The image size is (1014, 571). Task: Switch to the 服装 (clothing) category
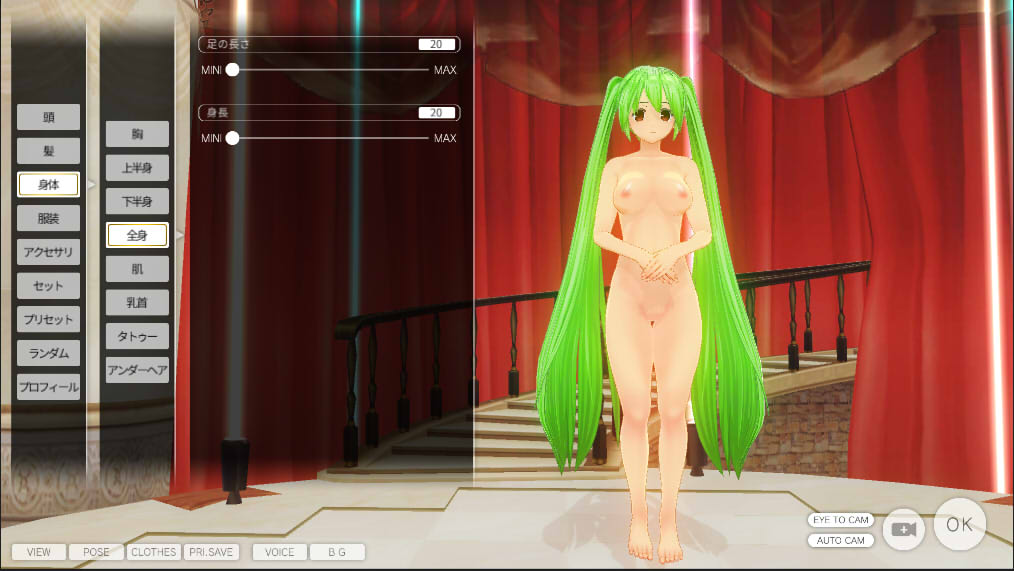click(48, 218)
